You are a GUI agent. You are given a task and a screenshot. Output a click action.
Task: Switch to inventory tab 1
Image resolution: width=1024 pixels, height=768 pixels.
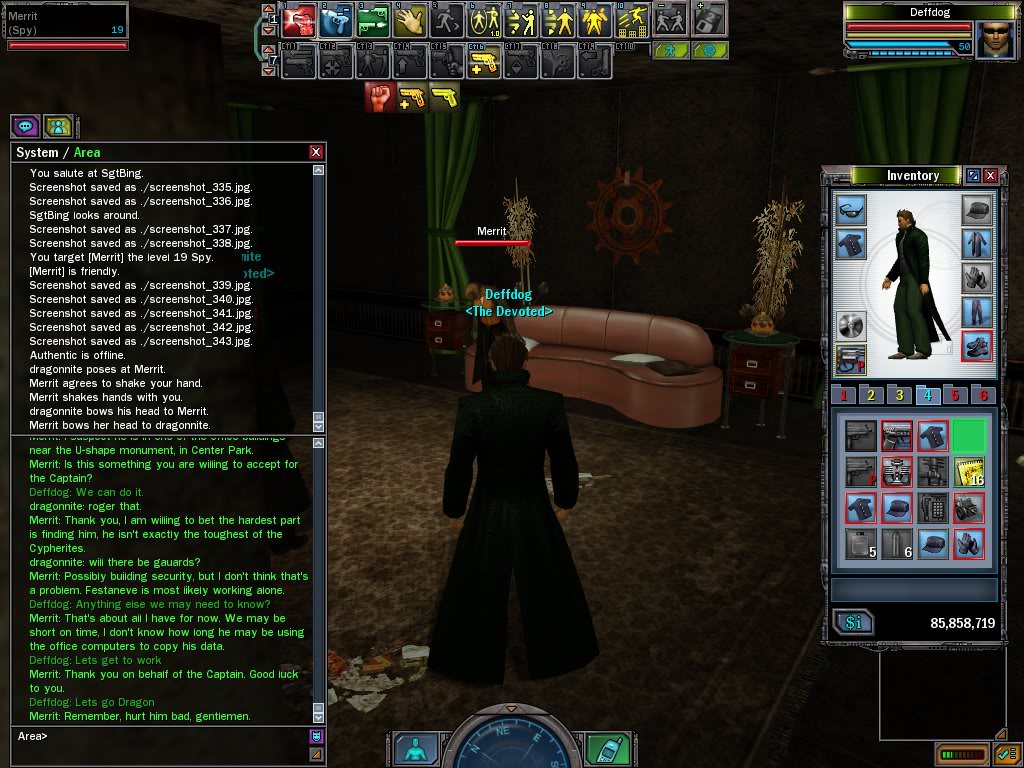844,395
